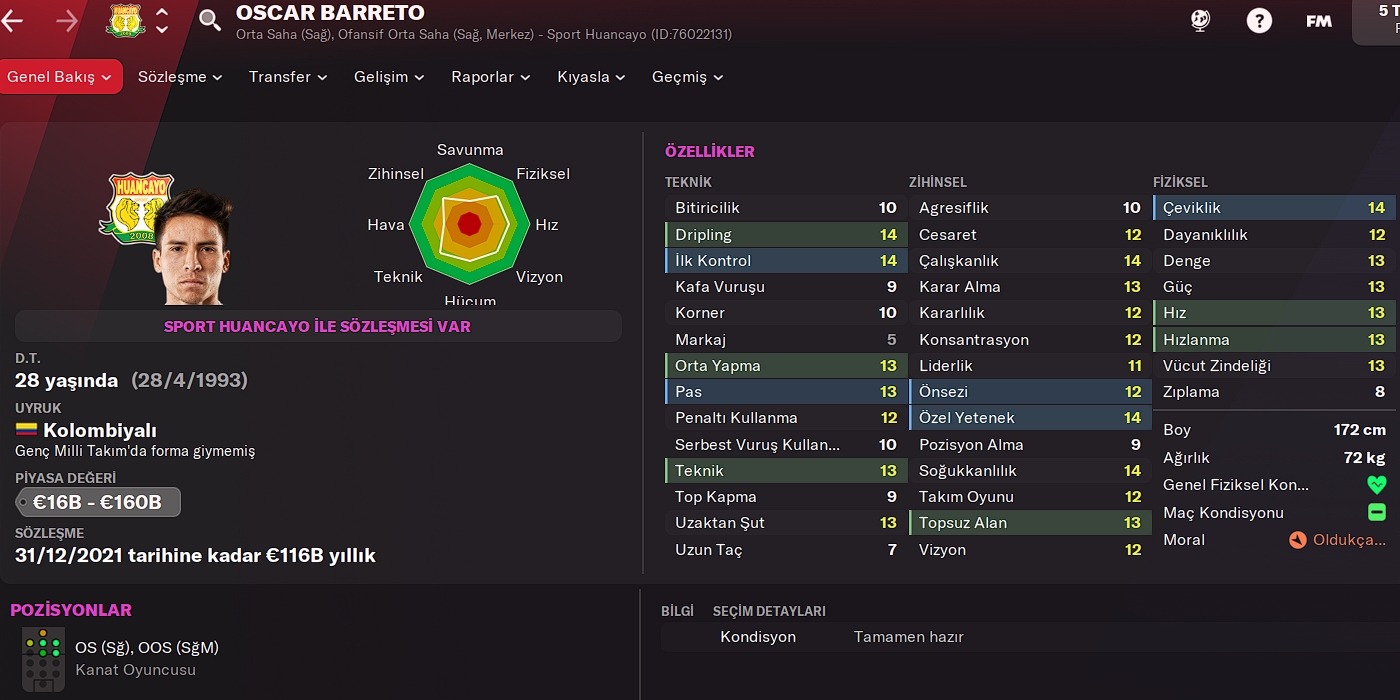Go back with the left arrow

(x=13, y=20)
